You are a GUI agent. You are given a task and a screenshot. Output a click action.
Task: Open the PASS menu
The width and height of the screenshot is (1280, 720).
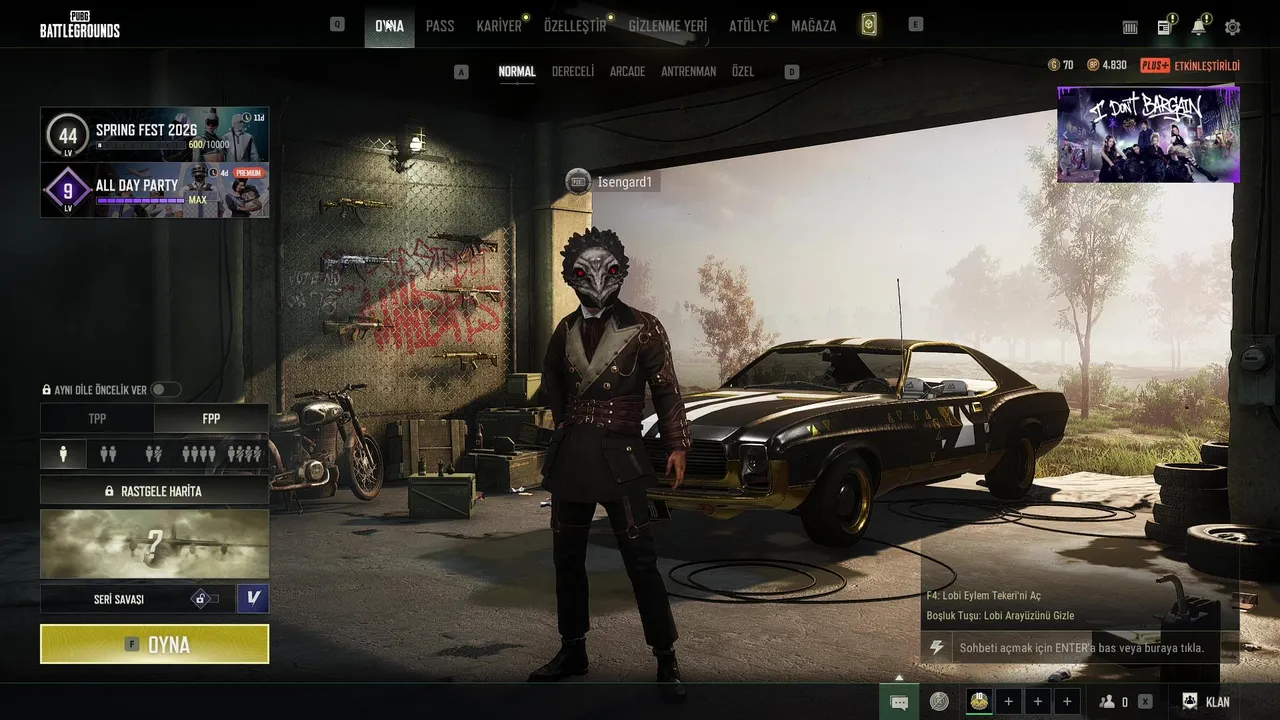point(440,26)
